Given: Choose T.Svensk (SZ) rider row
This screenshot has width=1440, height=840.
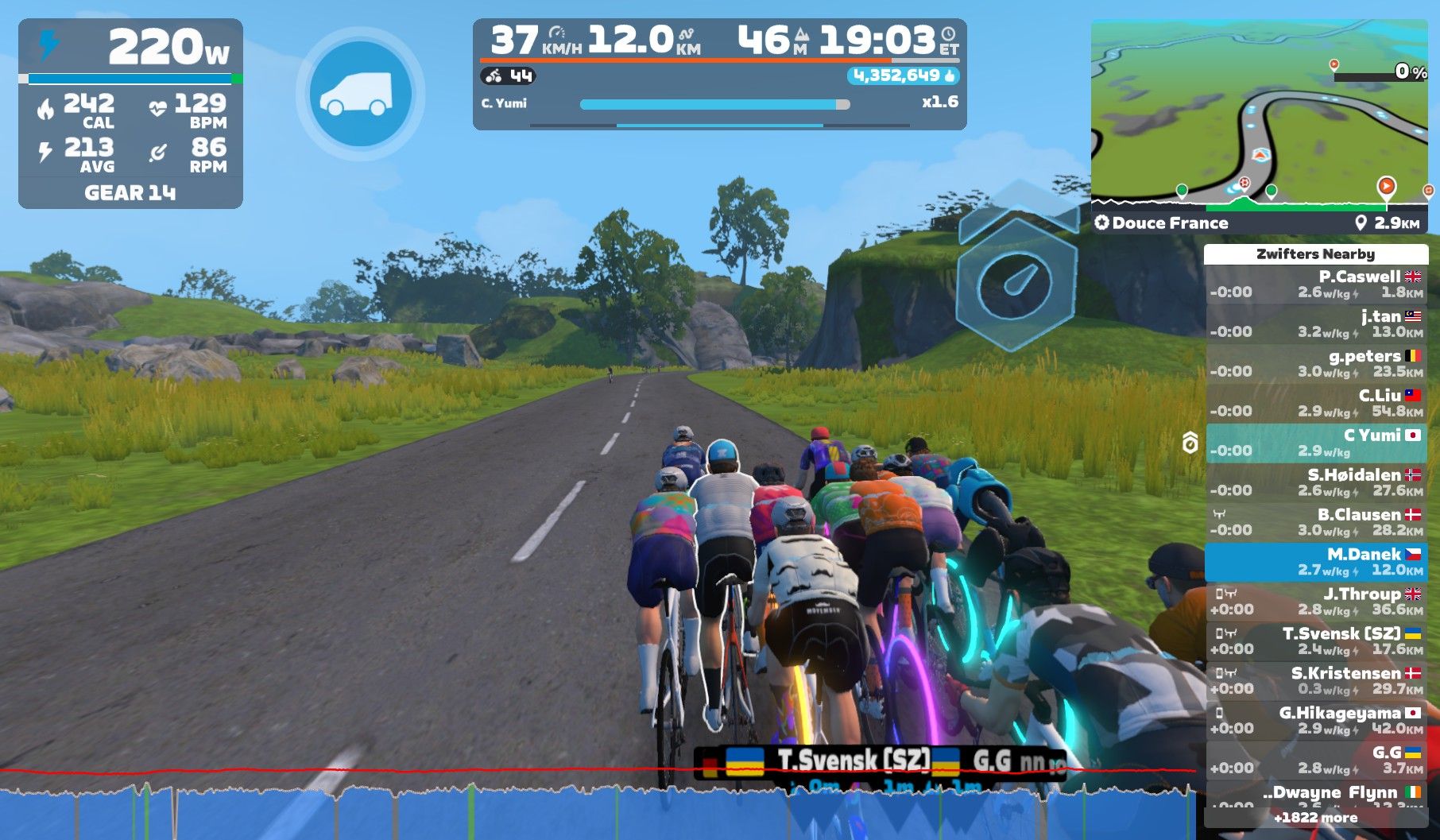Looking at the screenshot, I should [1316, 642].
